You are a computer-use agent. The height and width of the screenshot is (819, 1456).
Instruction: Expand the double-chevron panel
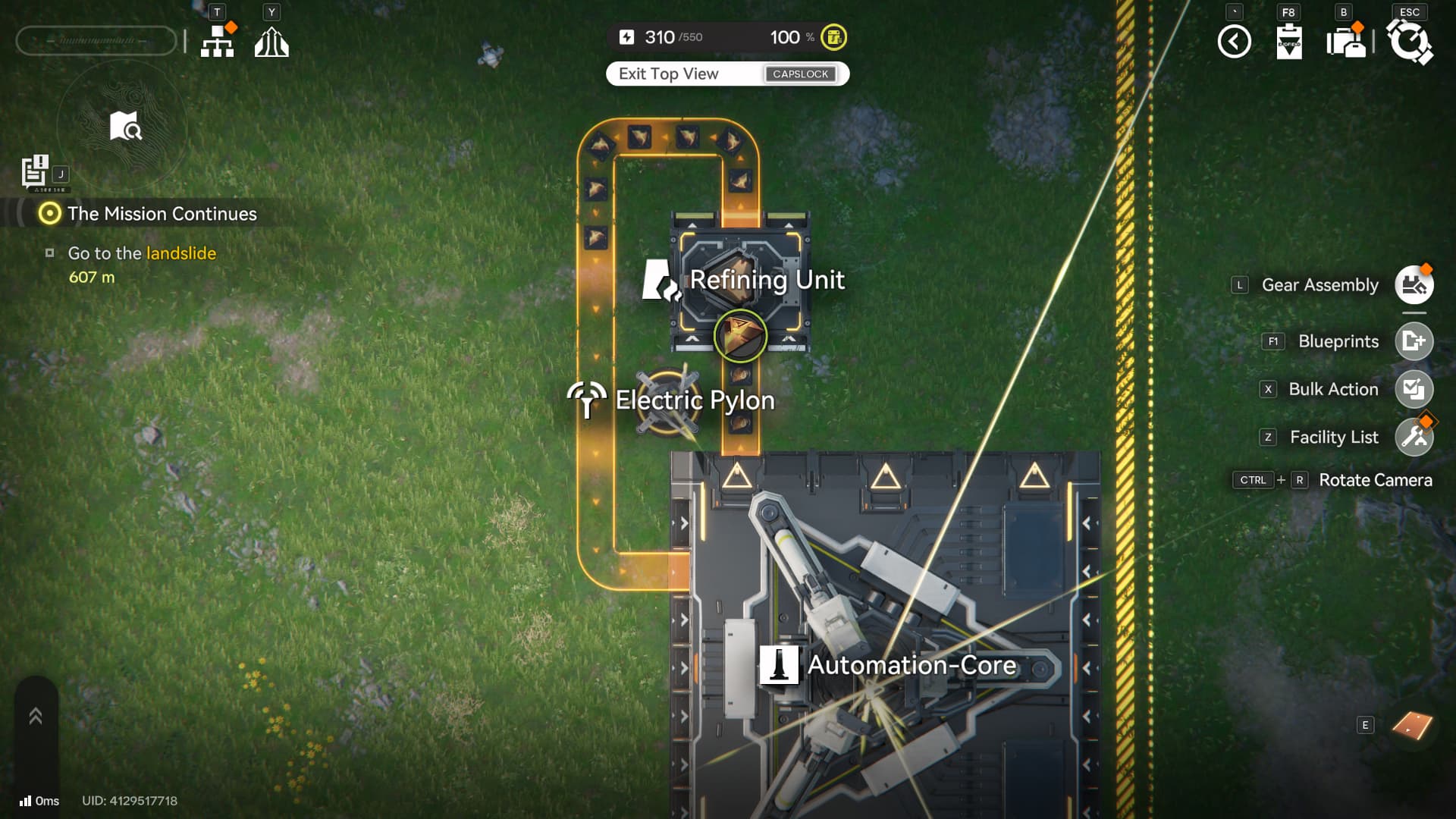point(36,716)
